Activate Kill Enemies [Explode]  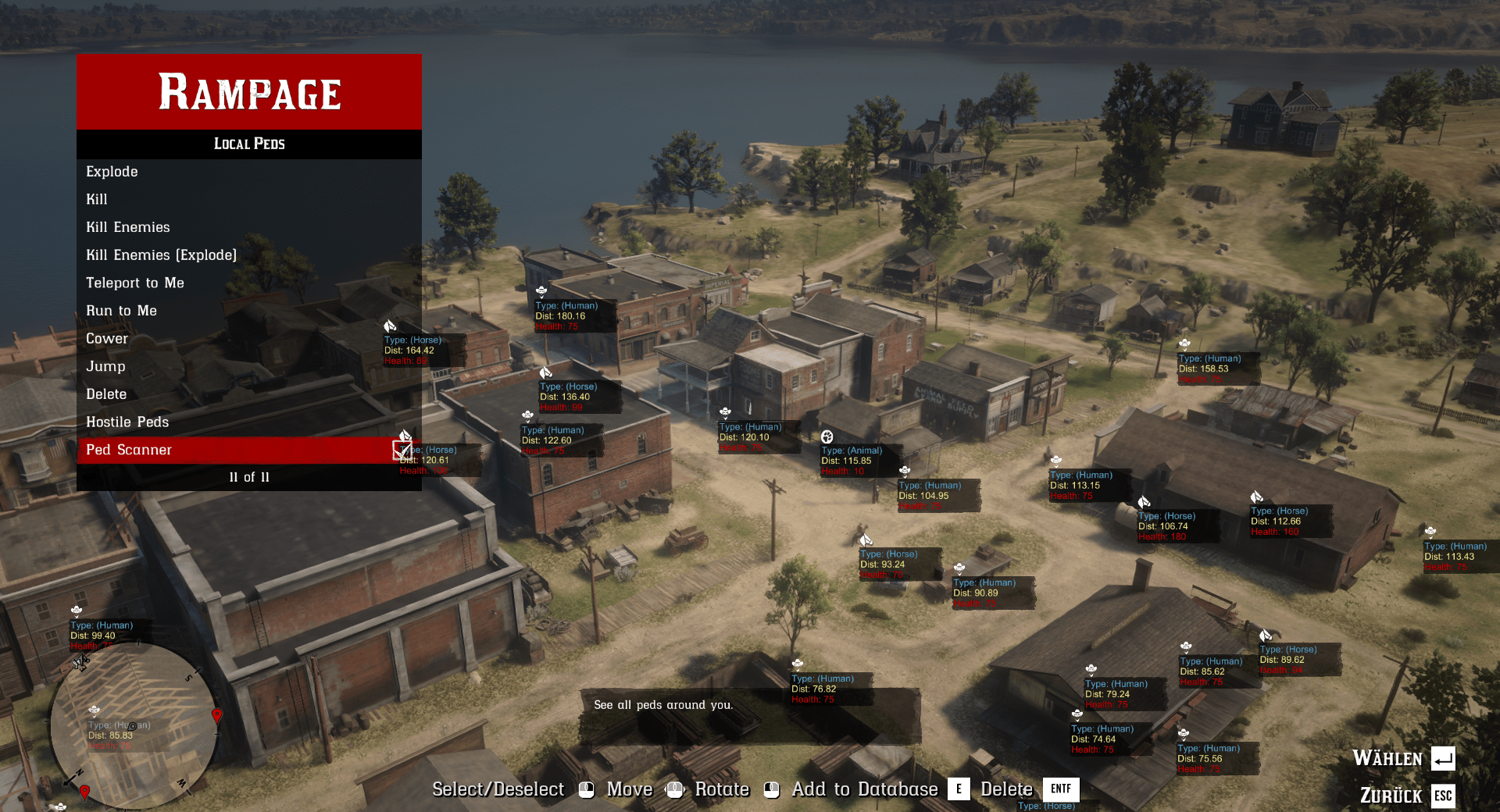click(x=161, y=255)
